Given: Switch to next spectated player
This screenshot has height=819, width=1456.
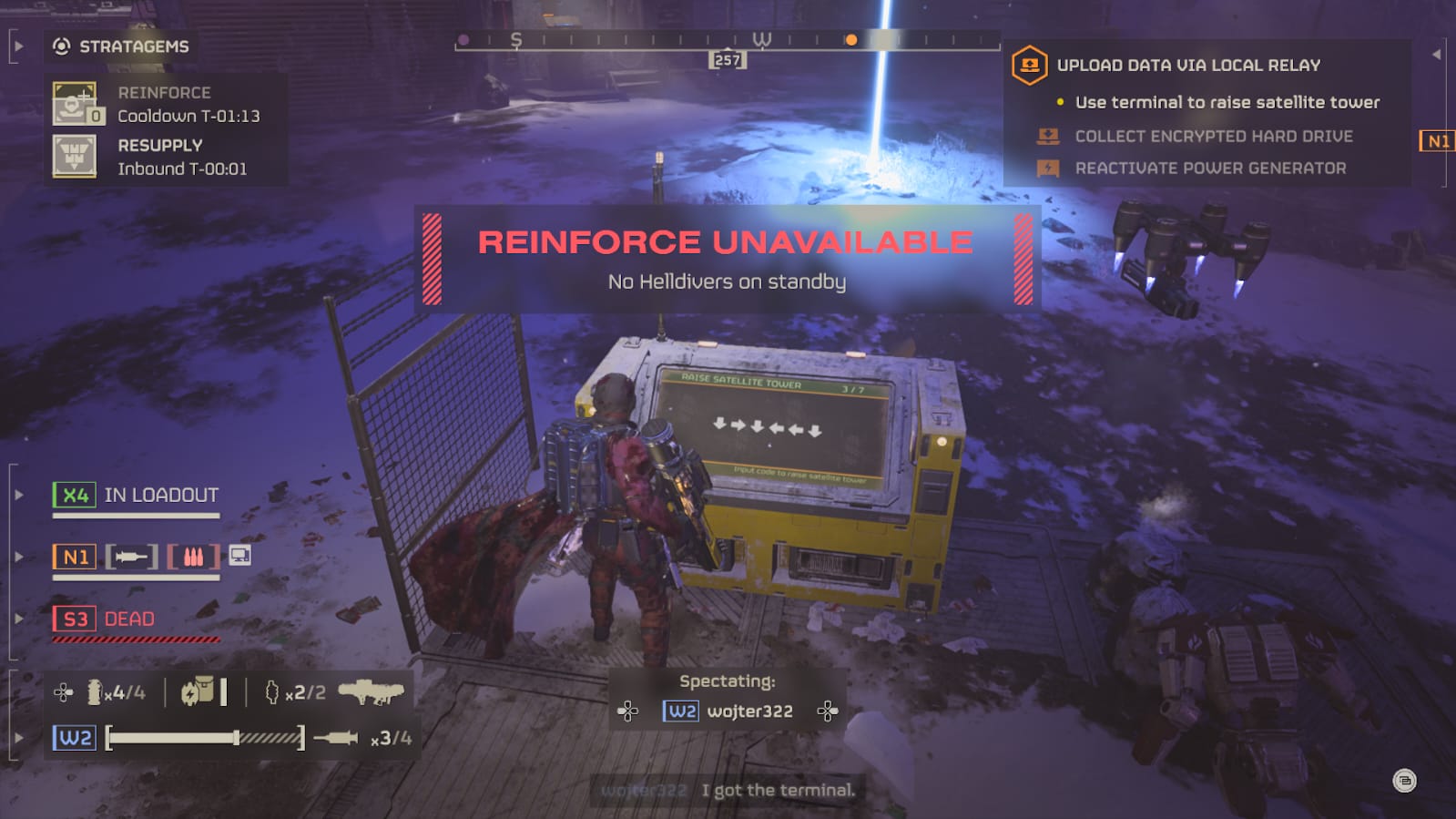Looking at the screenshot, I should [x=827, y=712].
